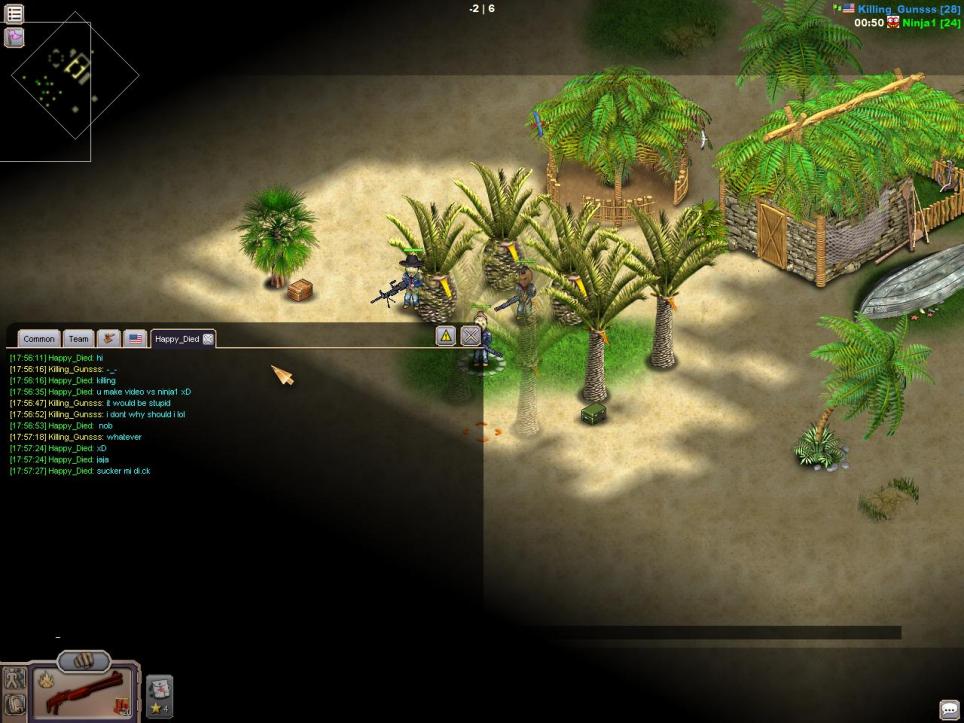Open the chat speech bubble button
Screen dimensions: 964x723
[x=949, y=709]
